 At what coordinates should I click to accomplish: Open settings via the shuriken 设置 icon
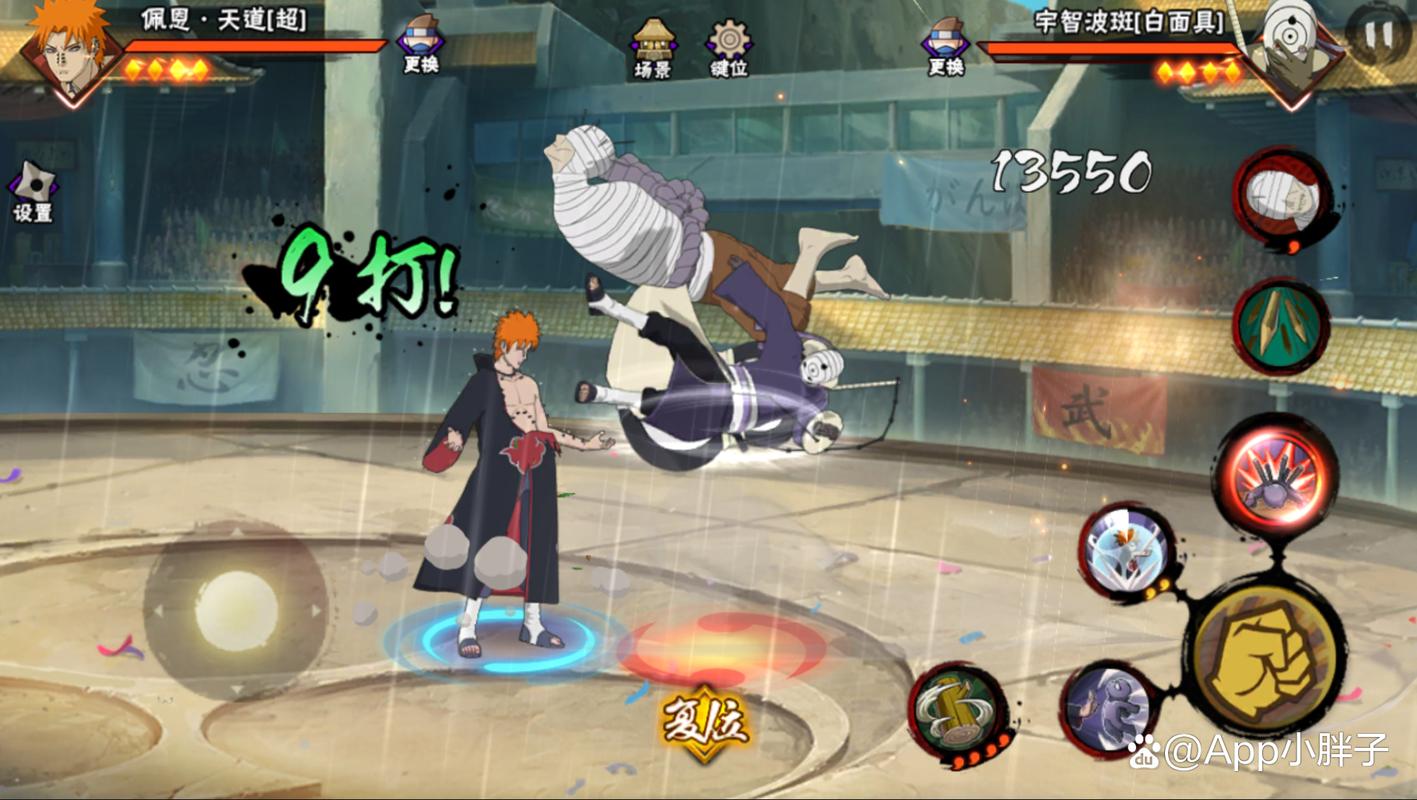33,185
